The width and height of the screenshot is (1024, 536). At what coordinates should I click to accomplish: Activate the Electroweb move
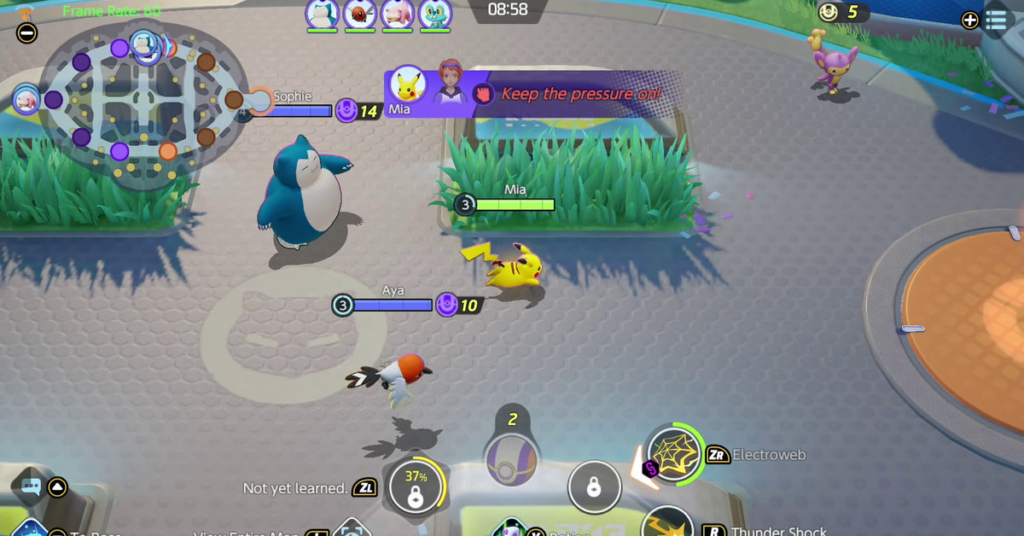[673, 455]
